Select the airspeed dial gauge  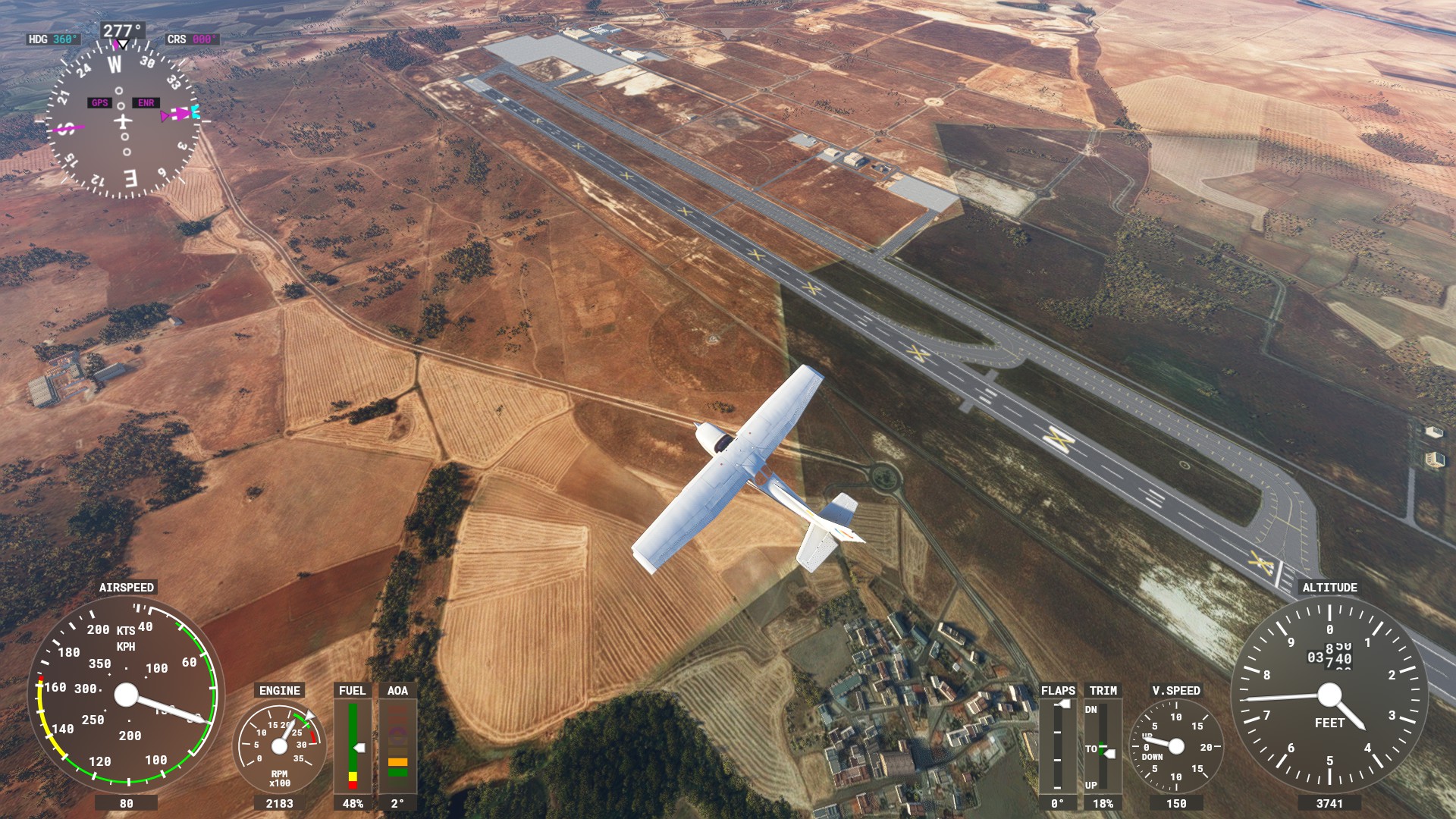click(x=126, y=695)
